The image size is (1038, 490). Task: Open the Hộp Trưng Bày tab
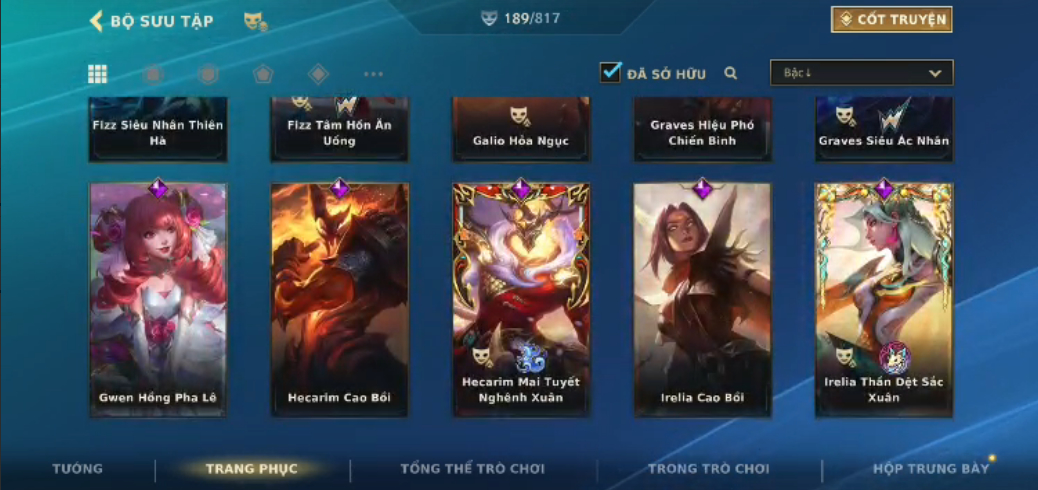930,468
